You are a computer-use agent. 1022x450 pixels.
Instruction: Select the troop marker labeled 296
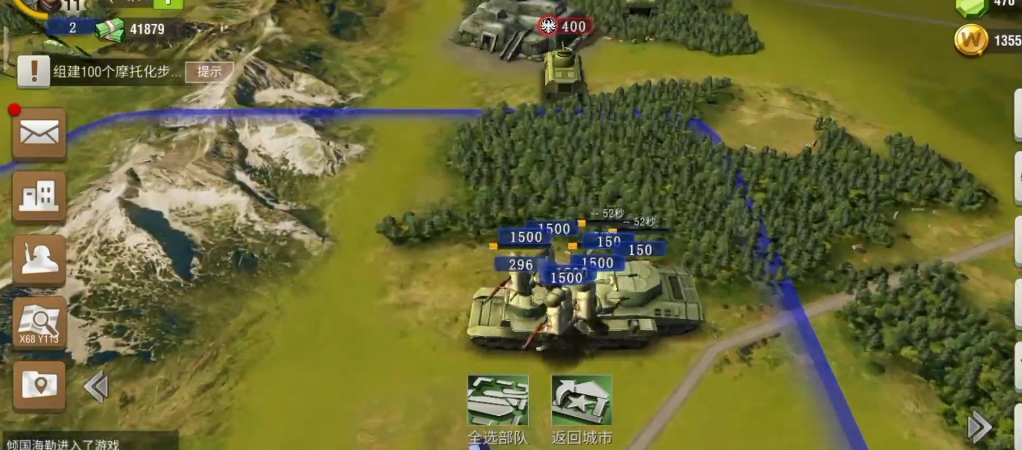pyautogui.click(x=517, y=265)
